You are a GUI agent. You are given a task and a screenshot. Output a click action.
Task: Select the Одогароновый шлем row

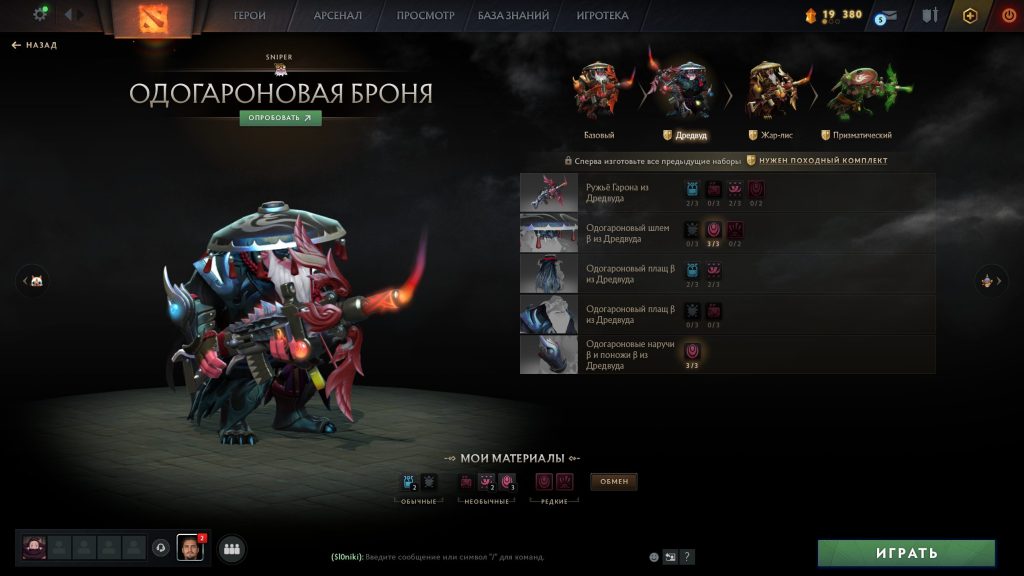click(x=727, y=233)
